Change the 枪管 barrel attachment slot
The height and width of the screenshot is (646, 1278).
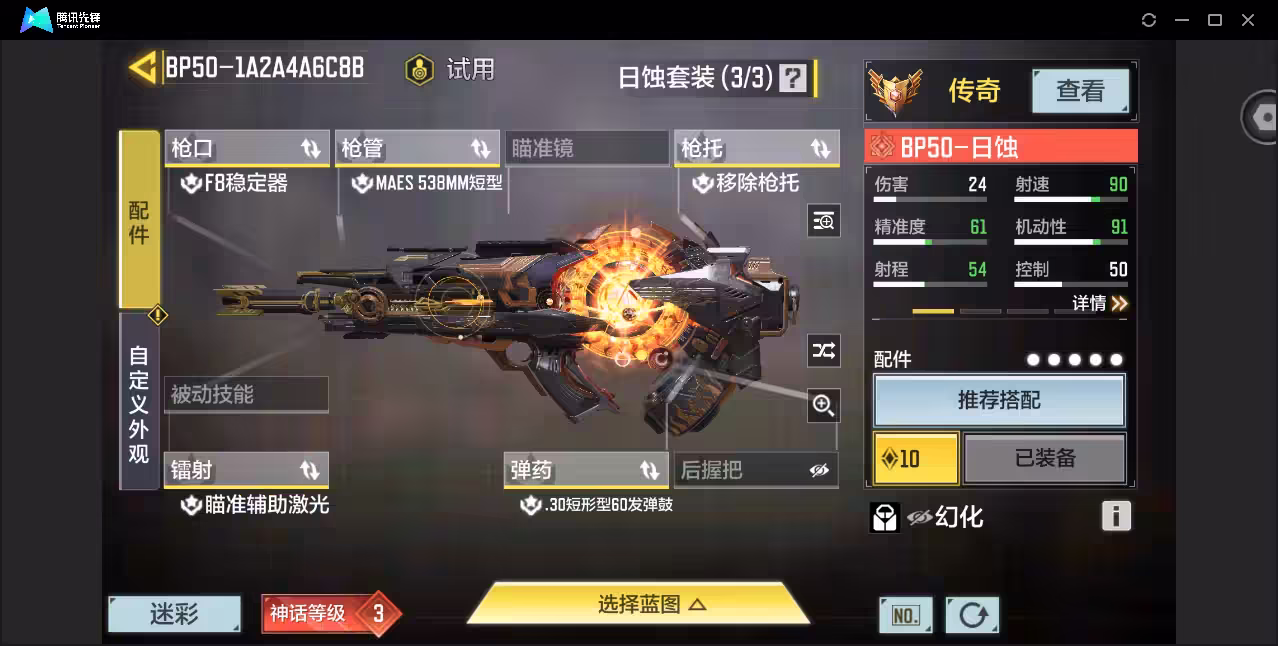(416, 149)
